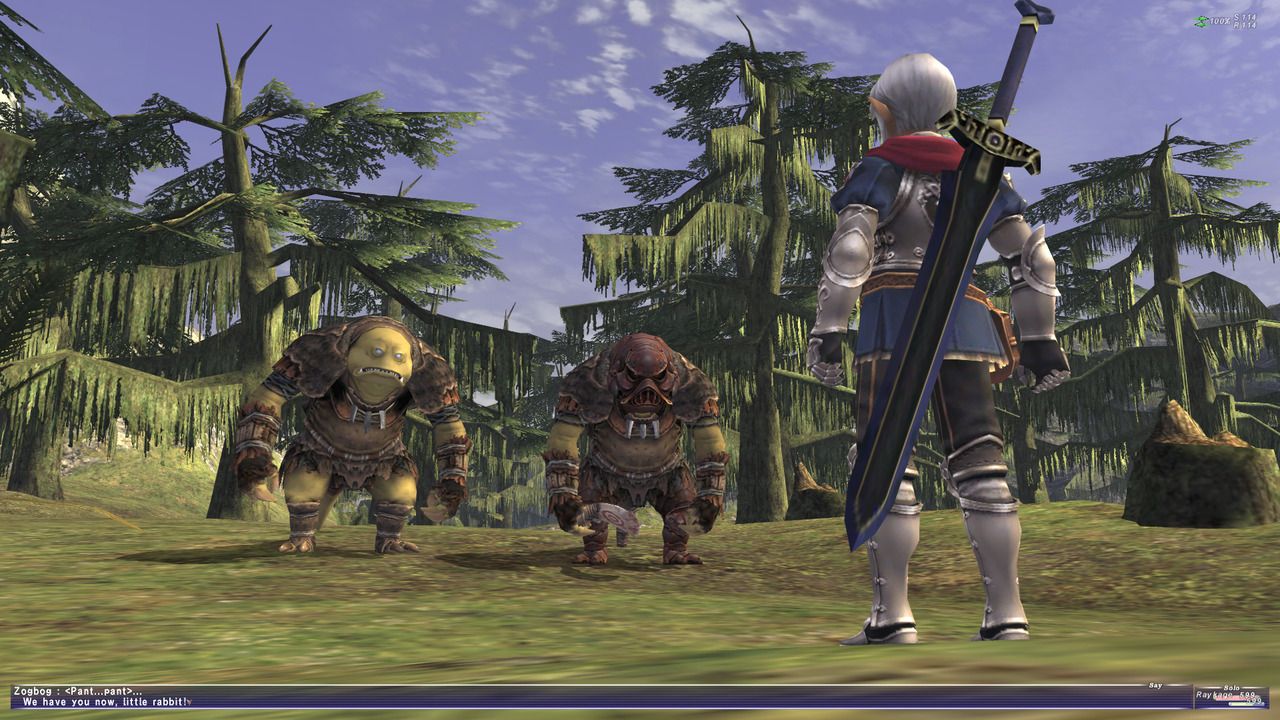Target Zogbog the yellow goblin
Screen dimensions: 1280x720
pos(360,430)
